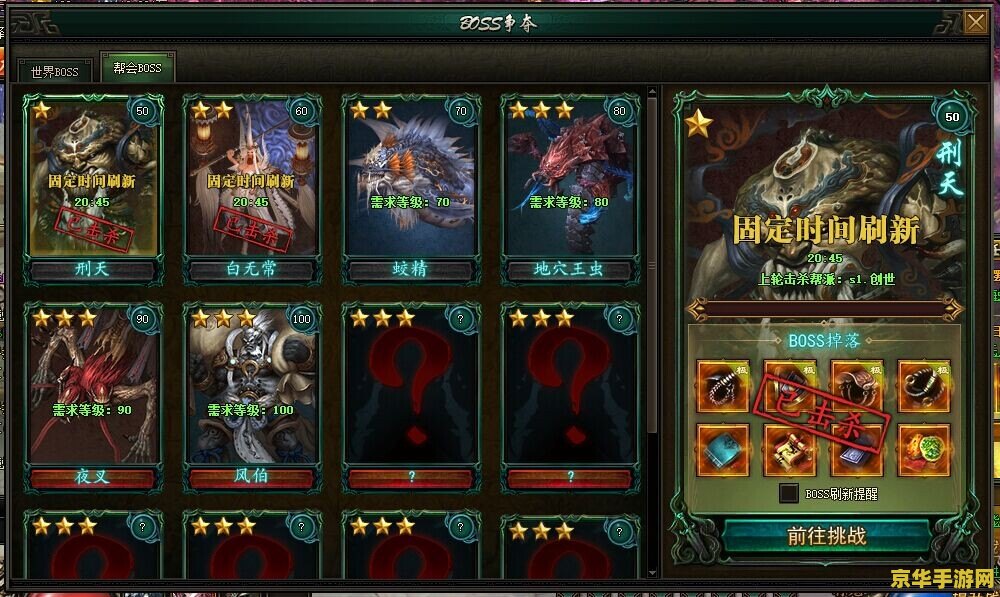Viewport: 1000px width, 597px height.
Task: Select the 帮会BOSS tab
Action: point(138,69)
